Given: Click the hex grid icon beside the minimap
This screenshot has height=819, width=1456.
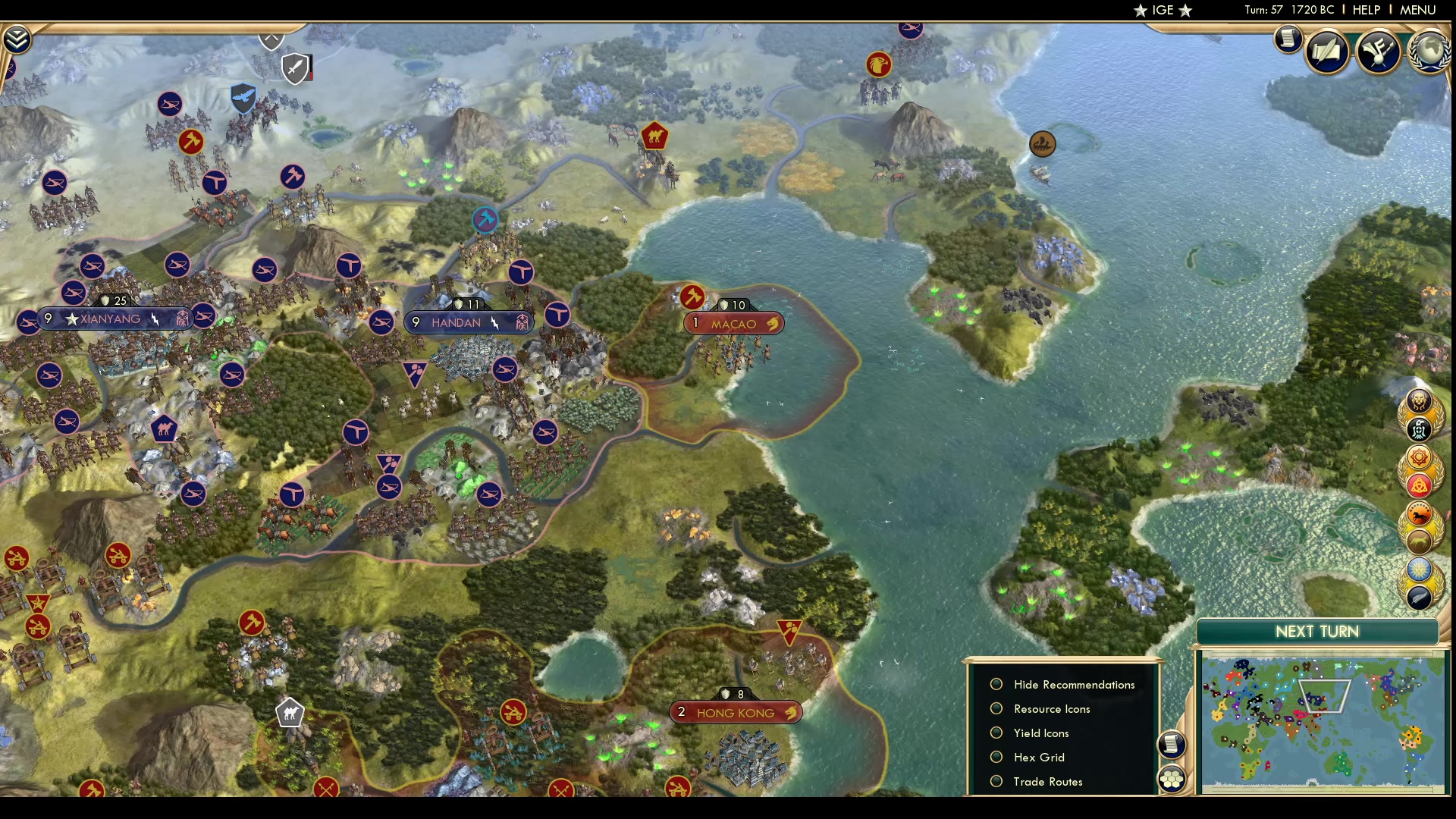Looking at the screenshot, I should [1173, 777].
